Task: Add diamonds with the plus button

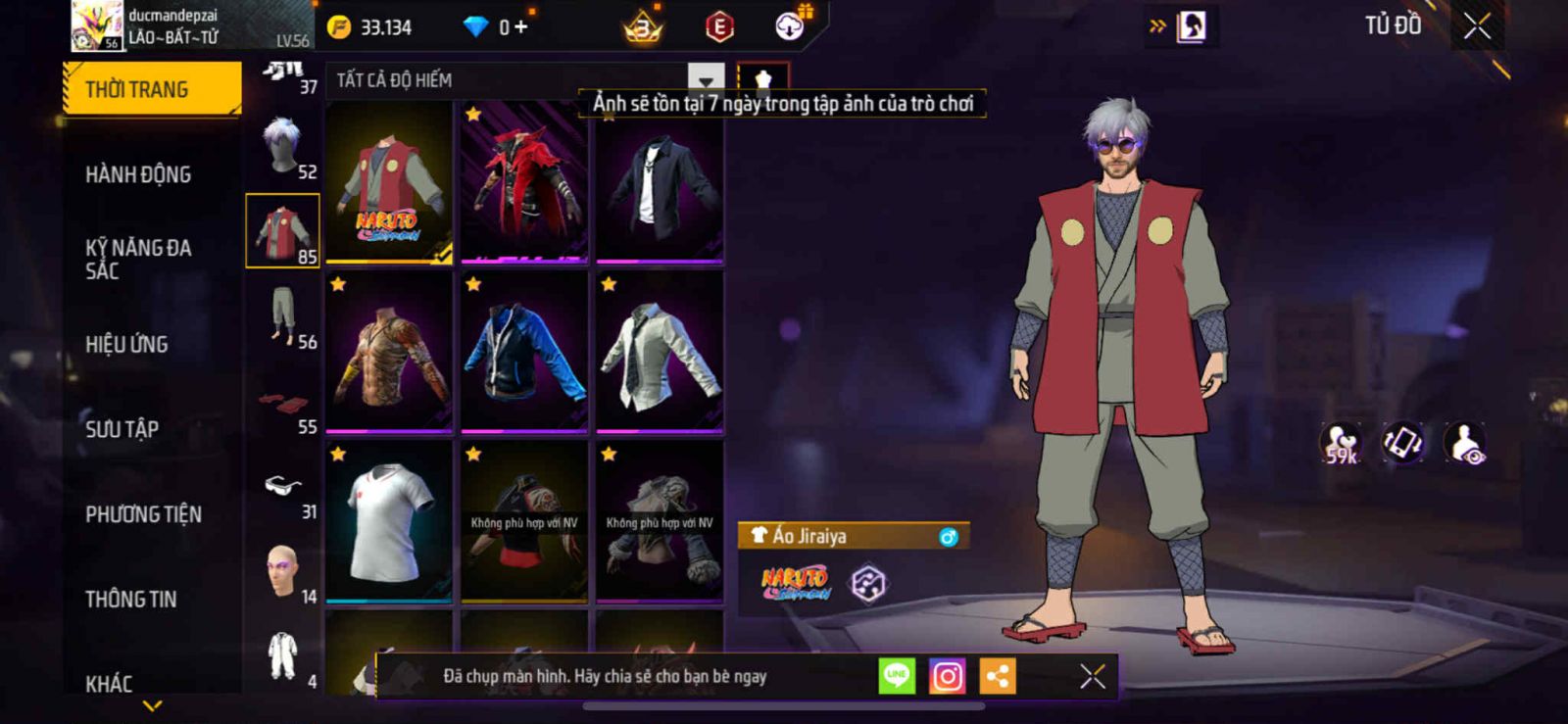Action: 520,27
